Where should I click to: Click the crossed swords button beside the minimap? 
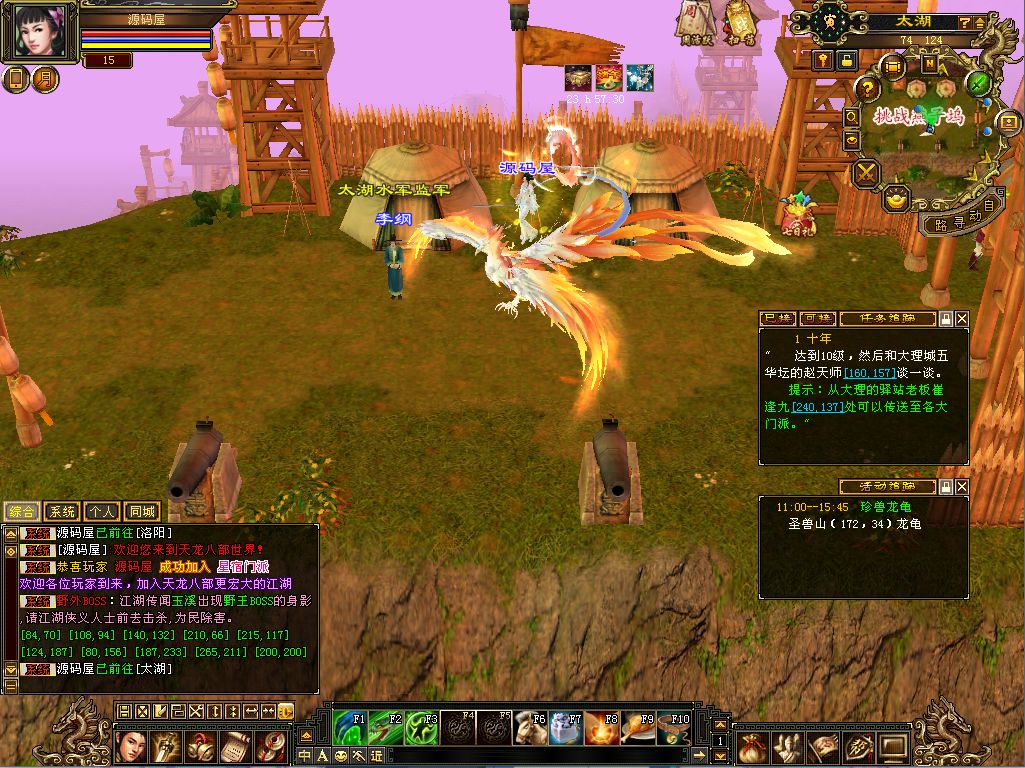(866, 173)
